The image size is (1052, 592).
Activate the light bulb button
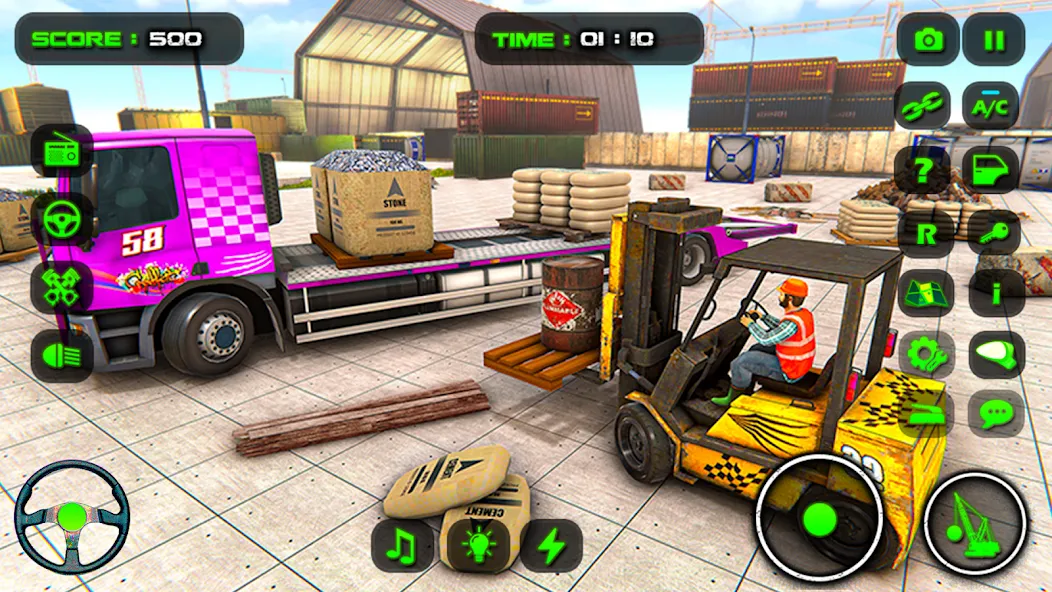click(x=475, y=546)
